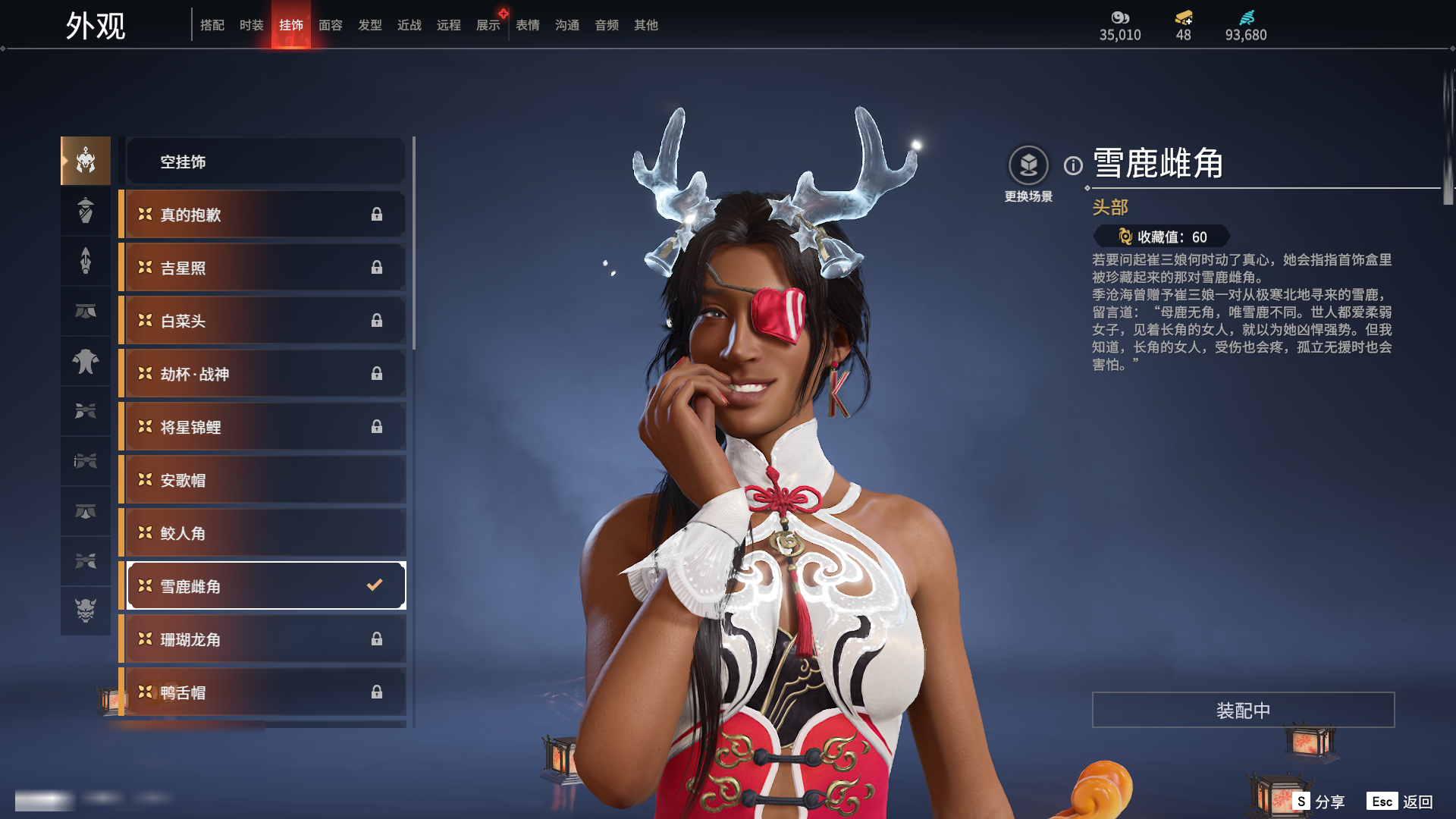Select the 鲛人角 accessory
This screenshot has width=1456, height=819.
click(x=265, y=533)
